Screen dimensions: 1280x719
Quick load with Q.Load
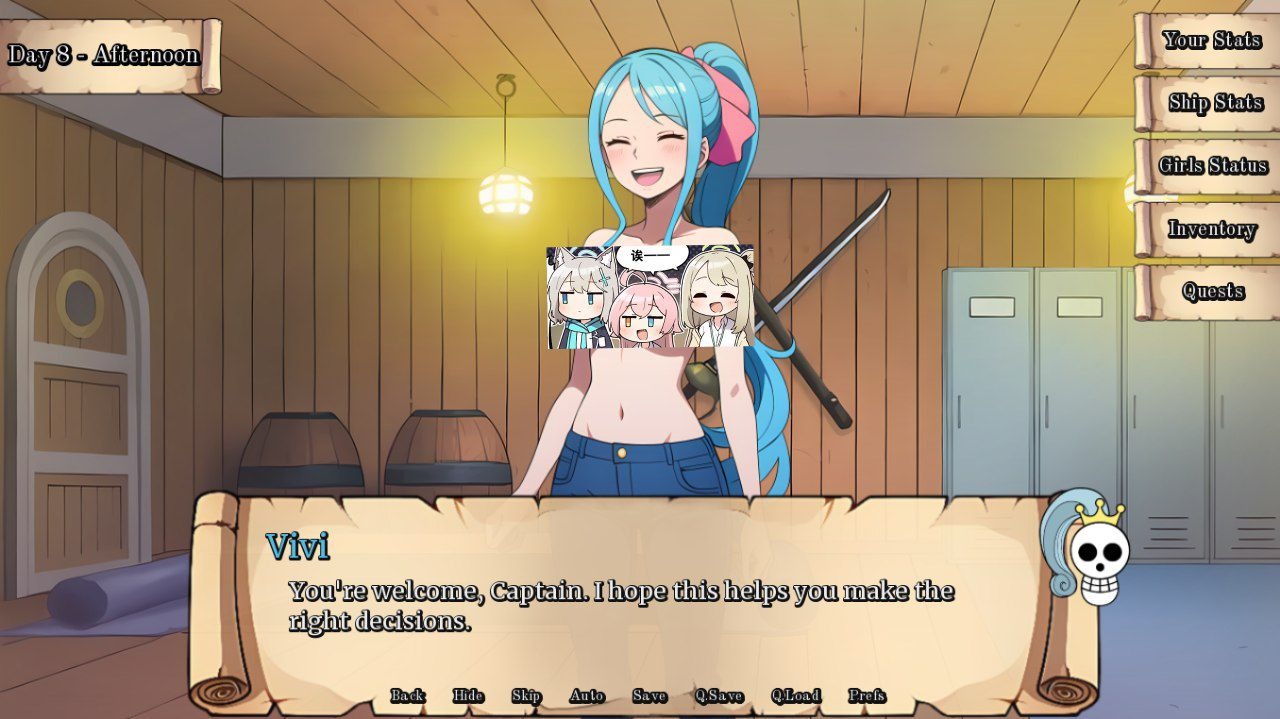click(796, 696)
